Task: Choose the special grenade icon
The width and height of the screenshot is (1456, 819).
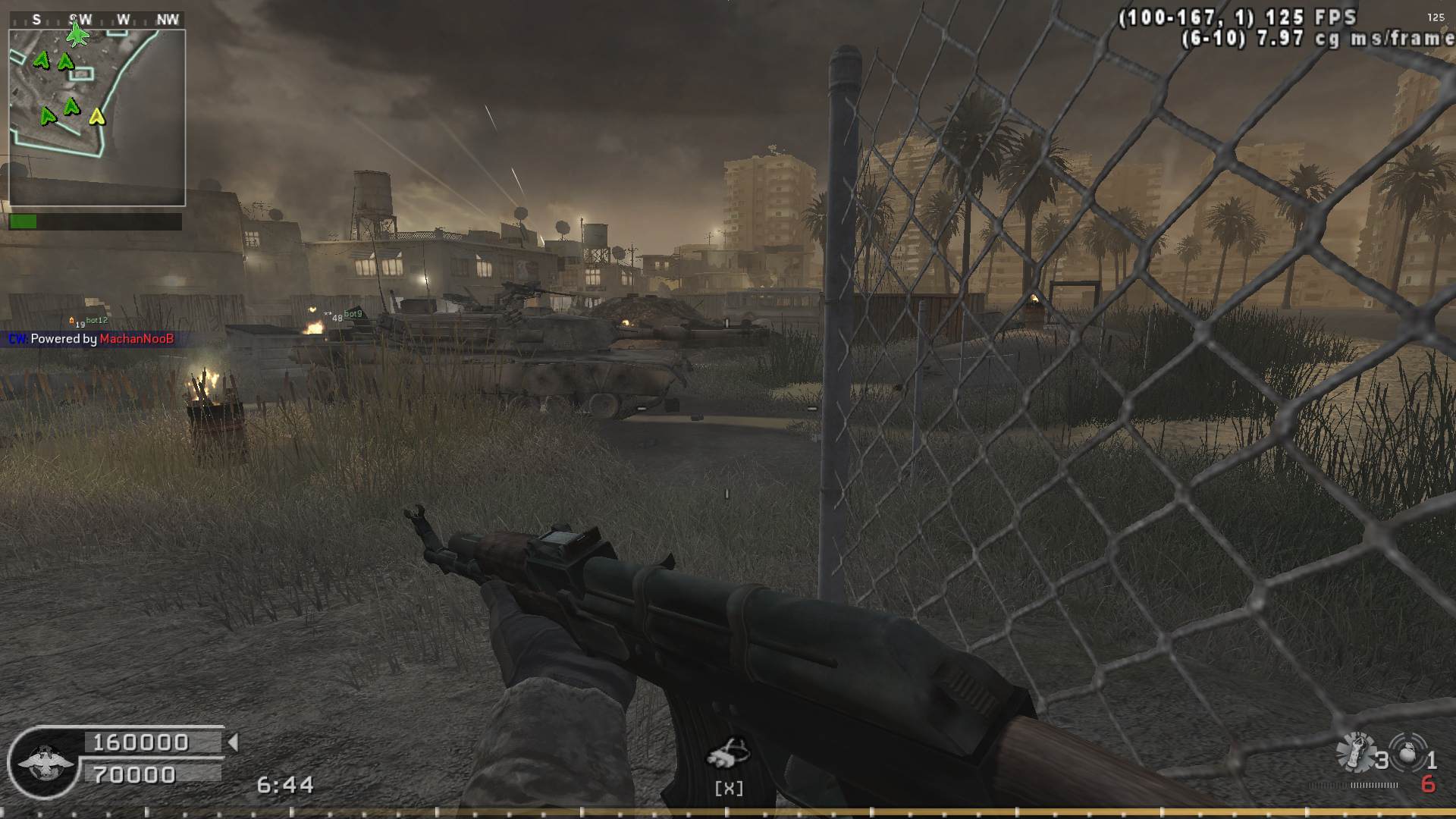Action: pyautogui.click(x=1356, y=753)
